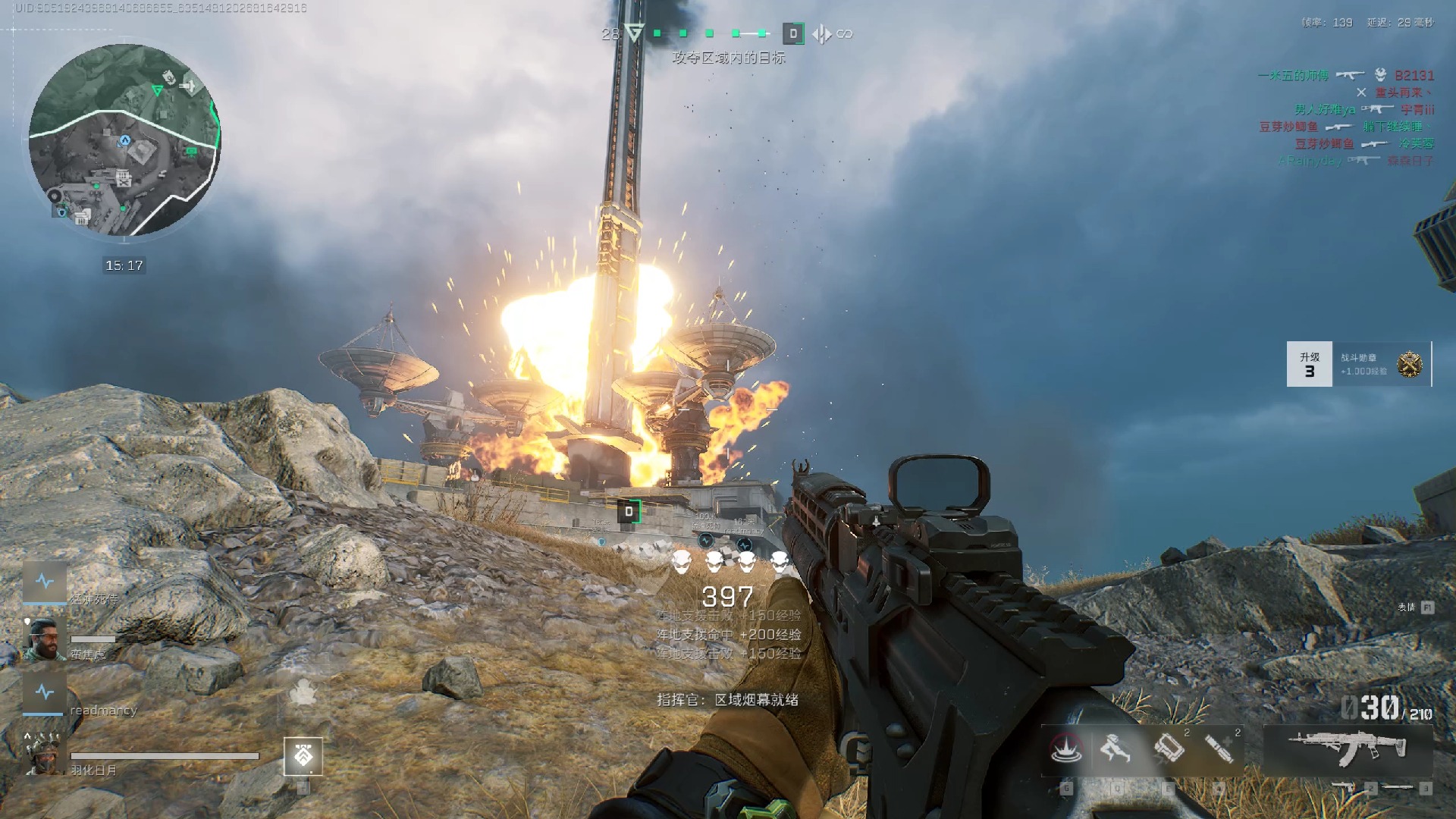Switch to the melee knife slot

tap(1397, 788)
